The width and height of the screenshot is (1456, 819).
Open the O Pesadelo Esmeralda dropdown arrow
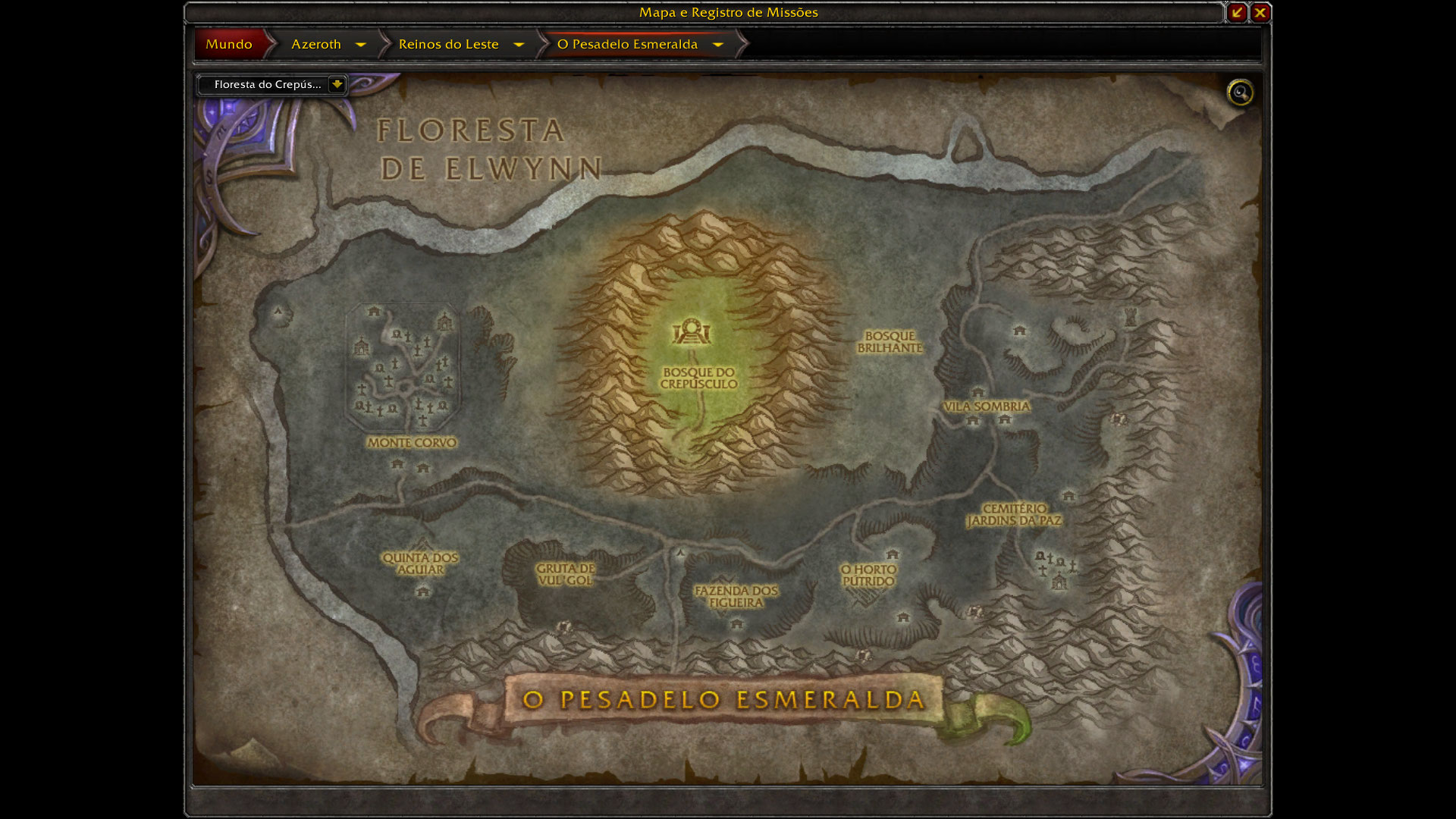(x=718, y=45)
